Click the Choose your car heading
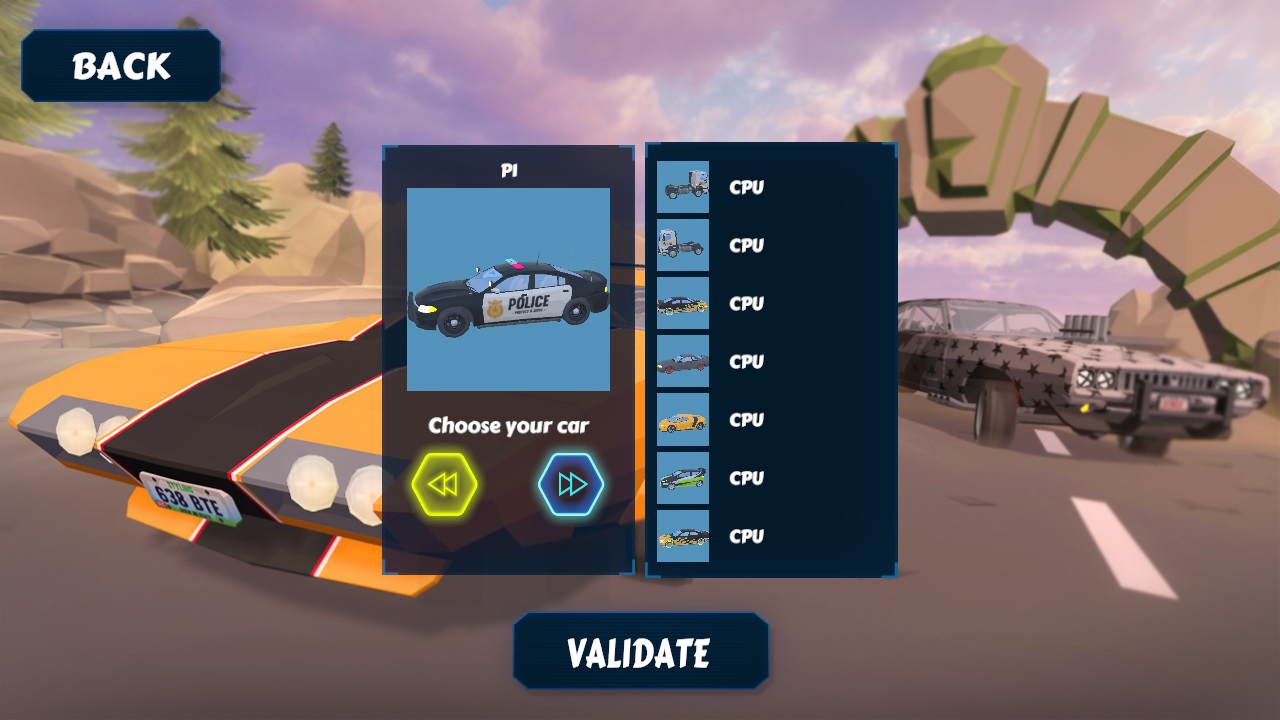 coord(509,425)
